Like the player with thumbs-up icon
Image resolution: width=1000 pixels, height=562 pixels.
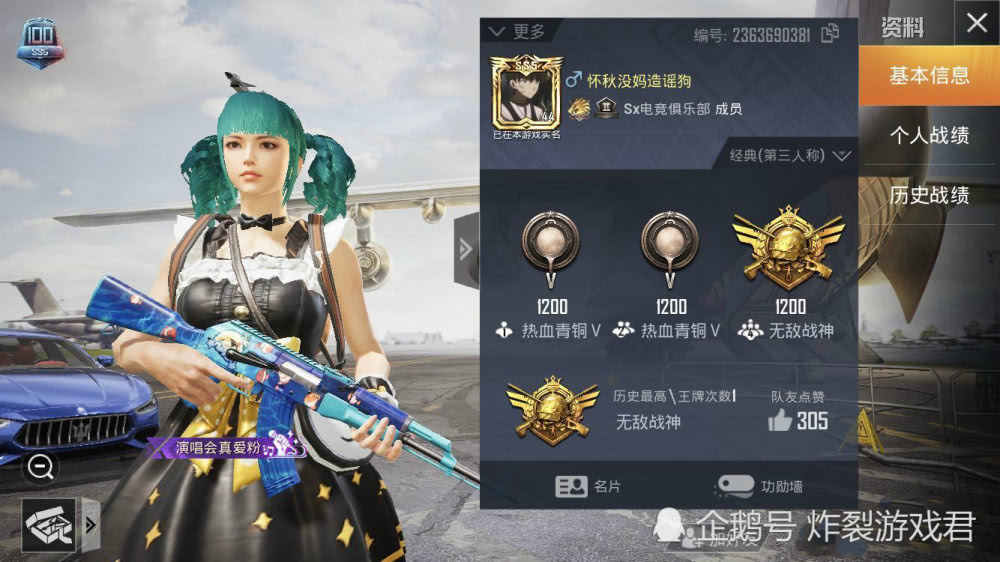coord(780,421)
